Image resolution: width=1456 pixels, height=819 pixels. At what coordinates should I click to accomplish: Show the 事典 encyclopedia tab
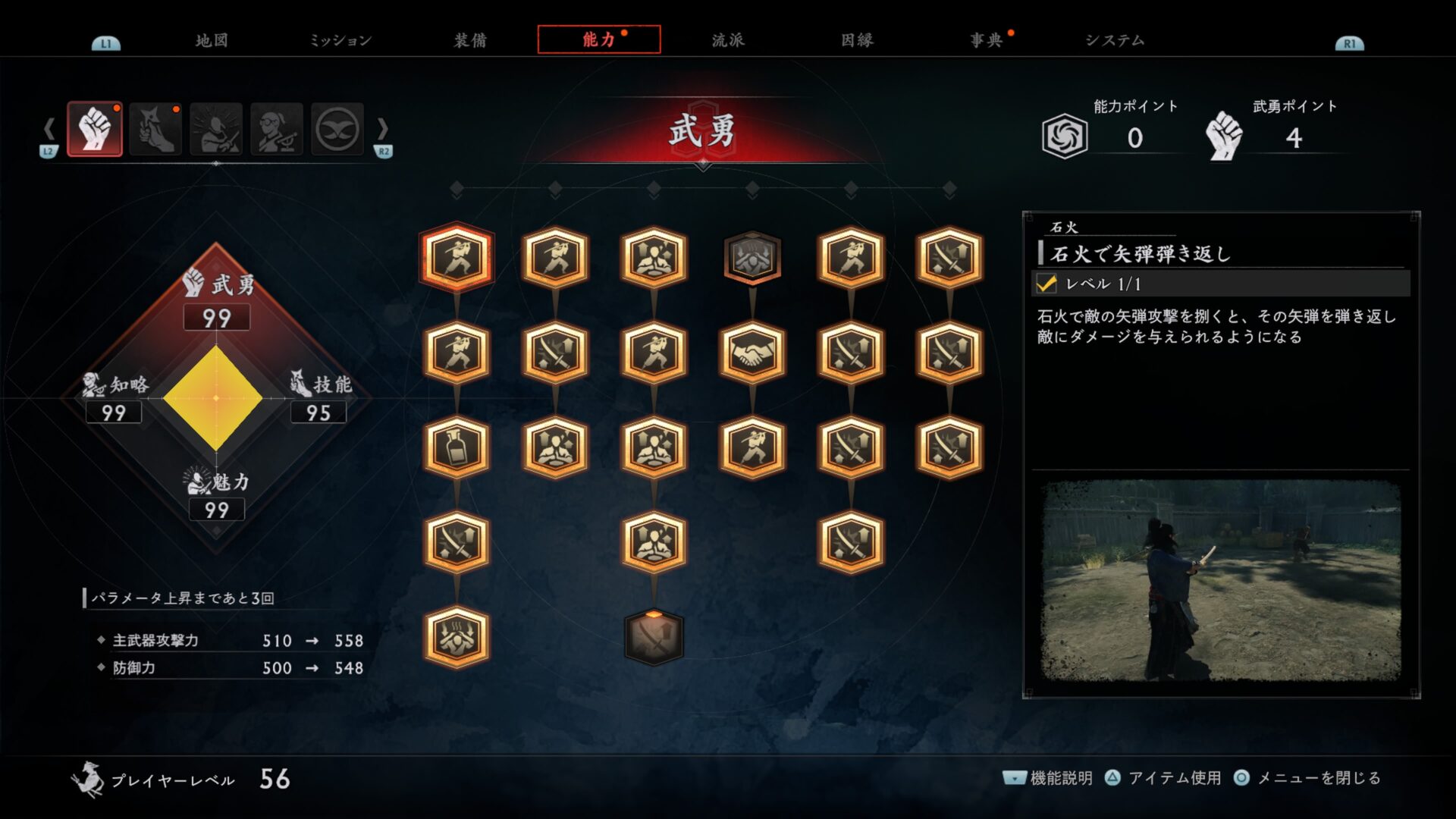pos(986,40)
